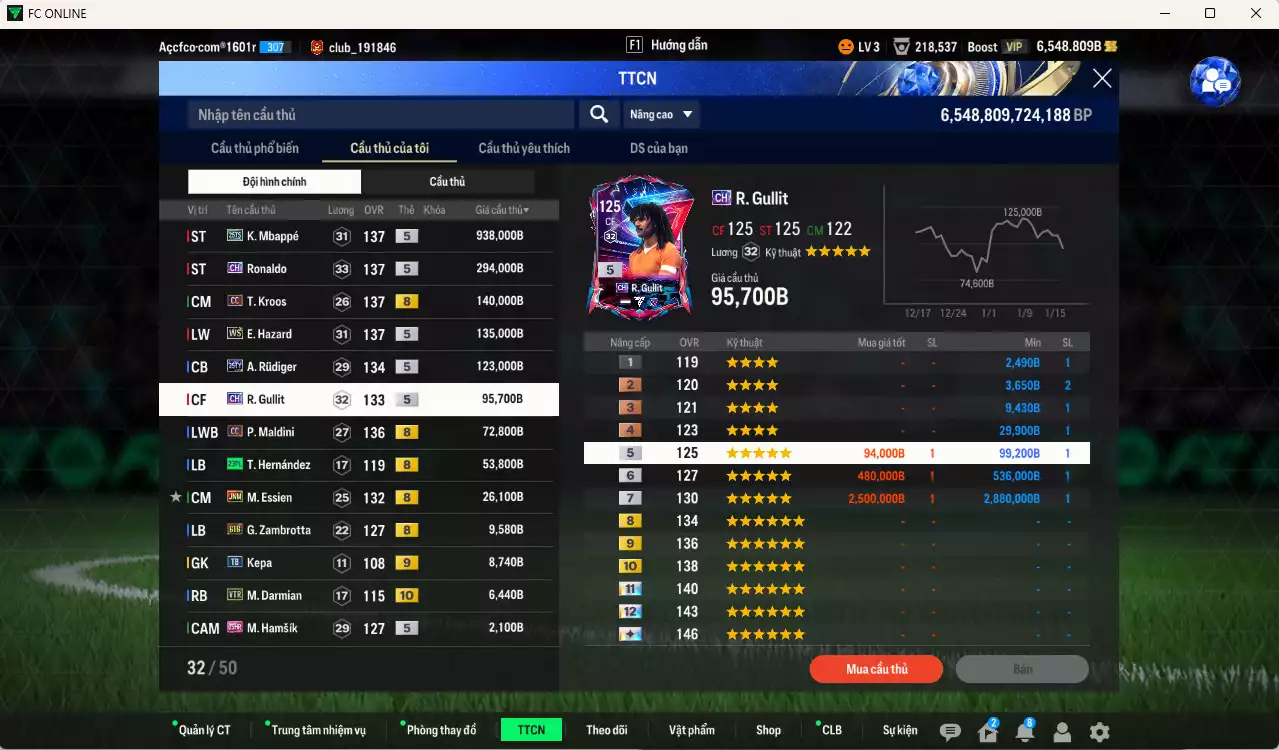Sort the list by Giá cầu thủ column
The height and width of the screenshot is (750, 1279).
pyautogui.click(x=502, y=210)
